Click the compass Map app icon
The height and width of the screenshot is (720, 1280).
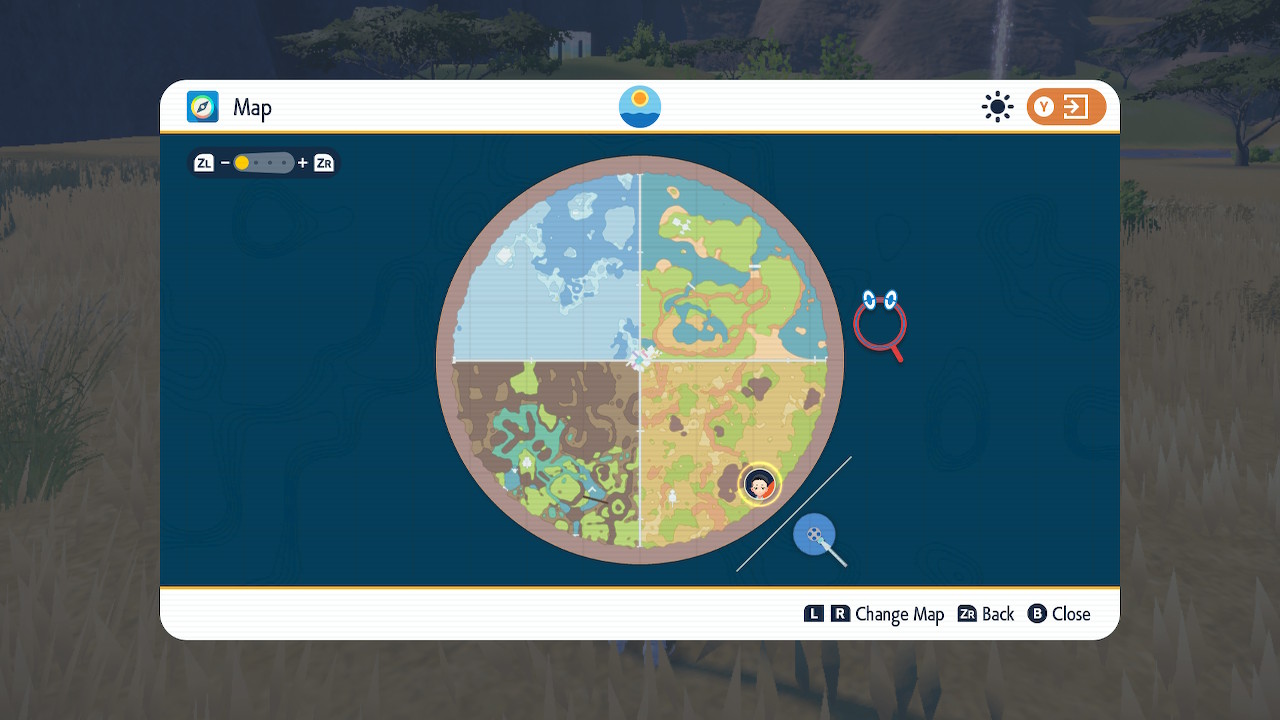point(203,107)
